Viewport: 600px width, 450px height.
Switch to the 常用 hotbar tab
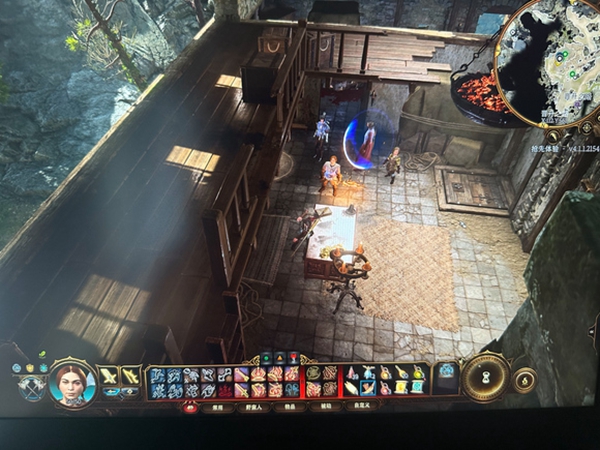pyautogui.click(x=216, y=407)
